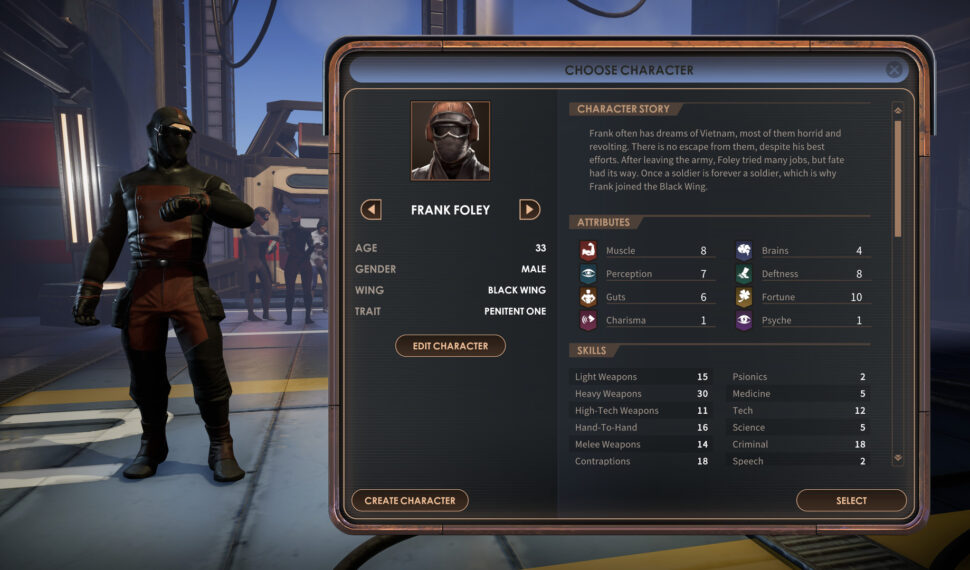Click the Heavy Weapons skill row

click(640, 394)
